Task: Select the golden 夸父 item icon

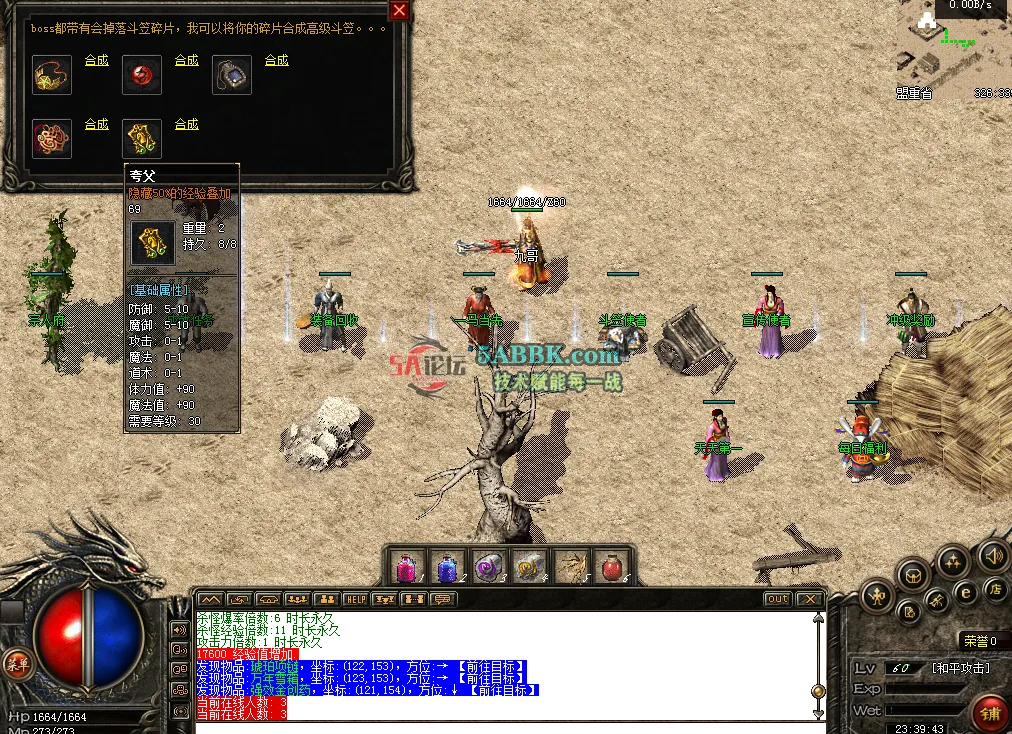Action: (x=142, y=139)
